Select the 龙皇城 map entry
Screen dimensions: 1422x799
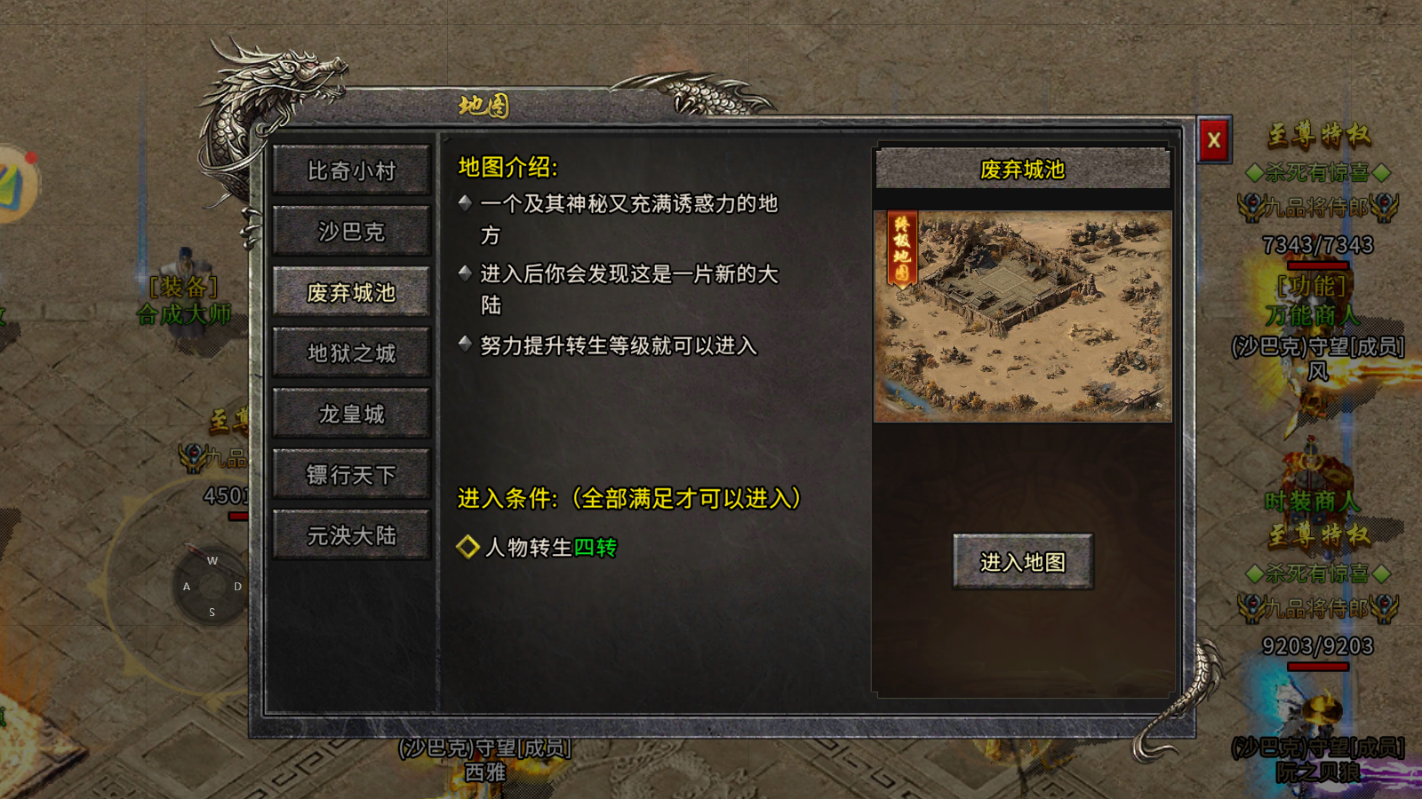click(x=351, y=413)
